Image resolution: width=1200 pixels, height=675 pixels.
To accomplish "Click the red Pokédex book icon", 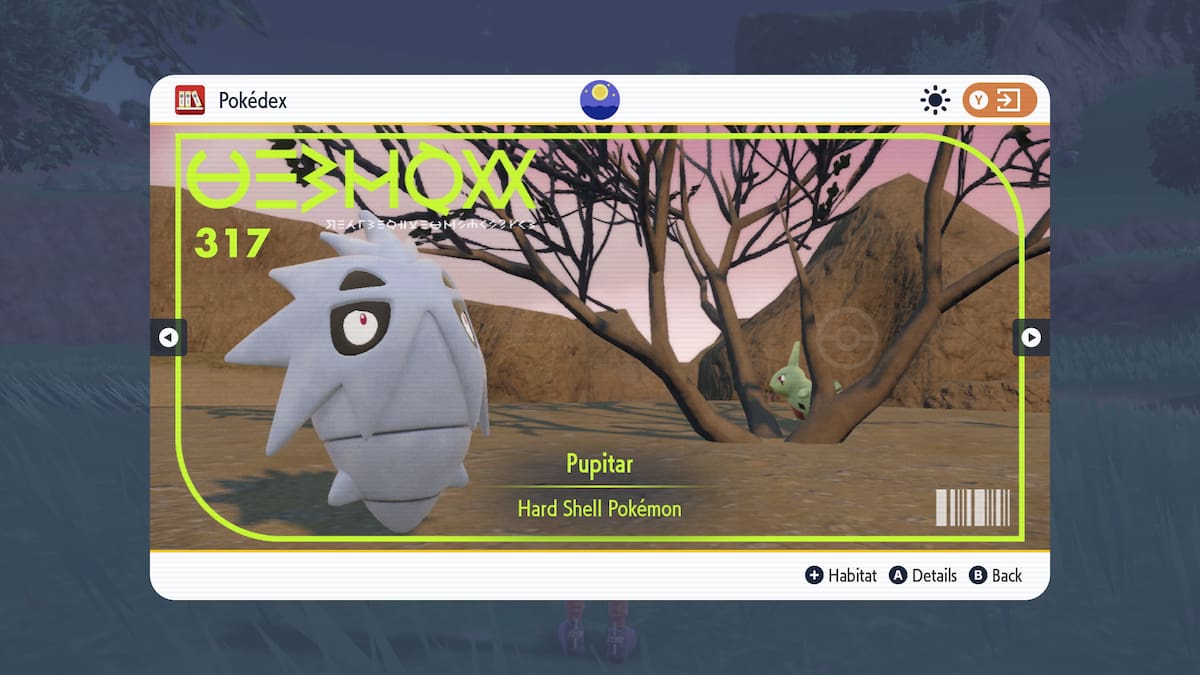I will [190, 100].
